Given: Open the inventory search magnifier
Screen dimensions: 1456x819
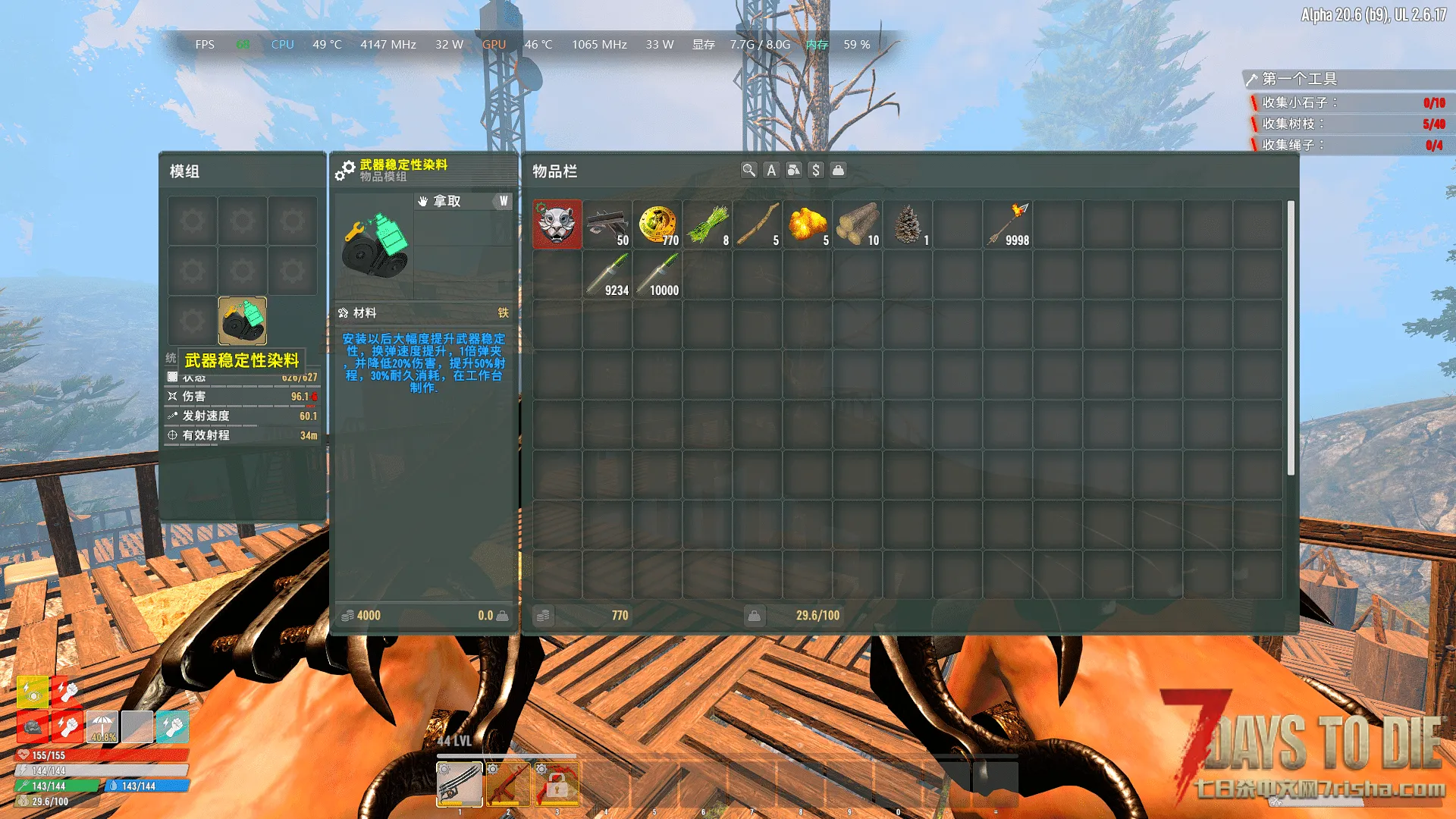Looking at the screenshot, I should [748, 171].
